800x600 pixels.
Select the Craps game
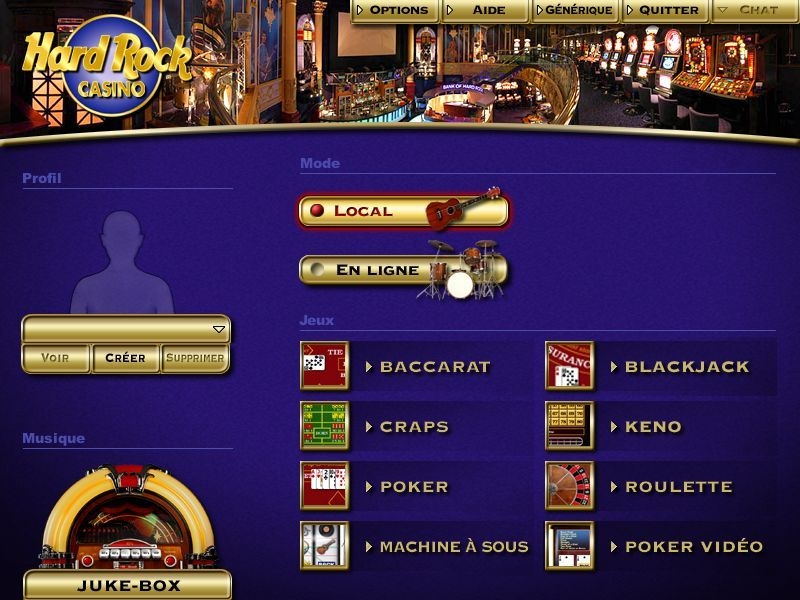pyautogui.click(x=413, y=427)
